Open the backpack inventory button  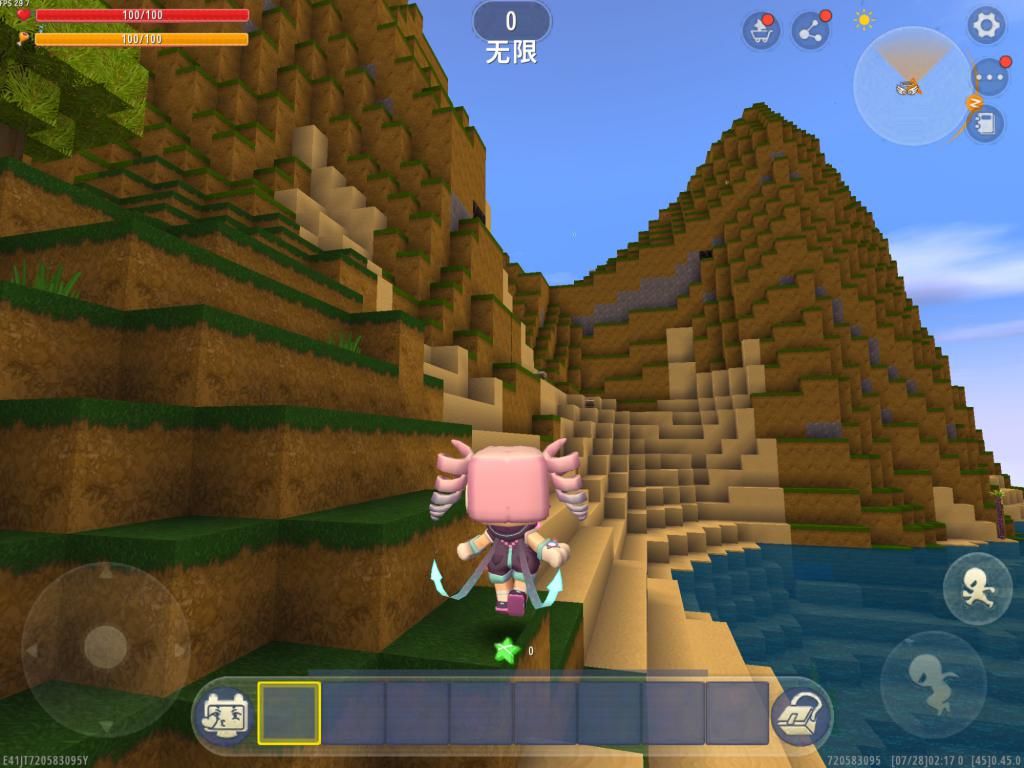tap(801, 712)
